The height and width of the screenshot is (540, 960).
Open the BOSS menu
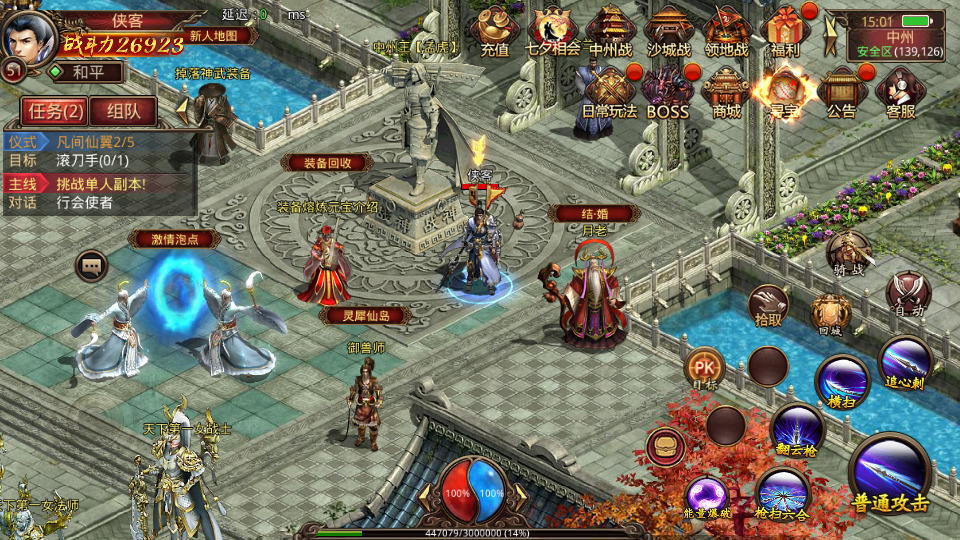pyautogui.click(x=667, y=92)
